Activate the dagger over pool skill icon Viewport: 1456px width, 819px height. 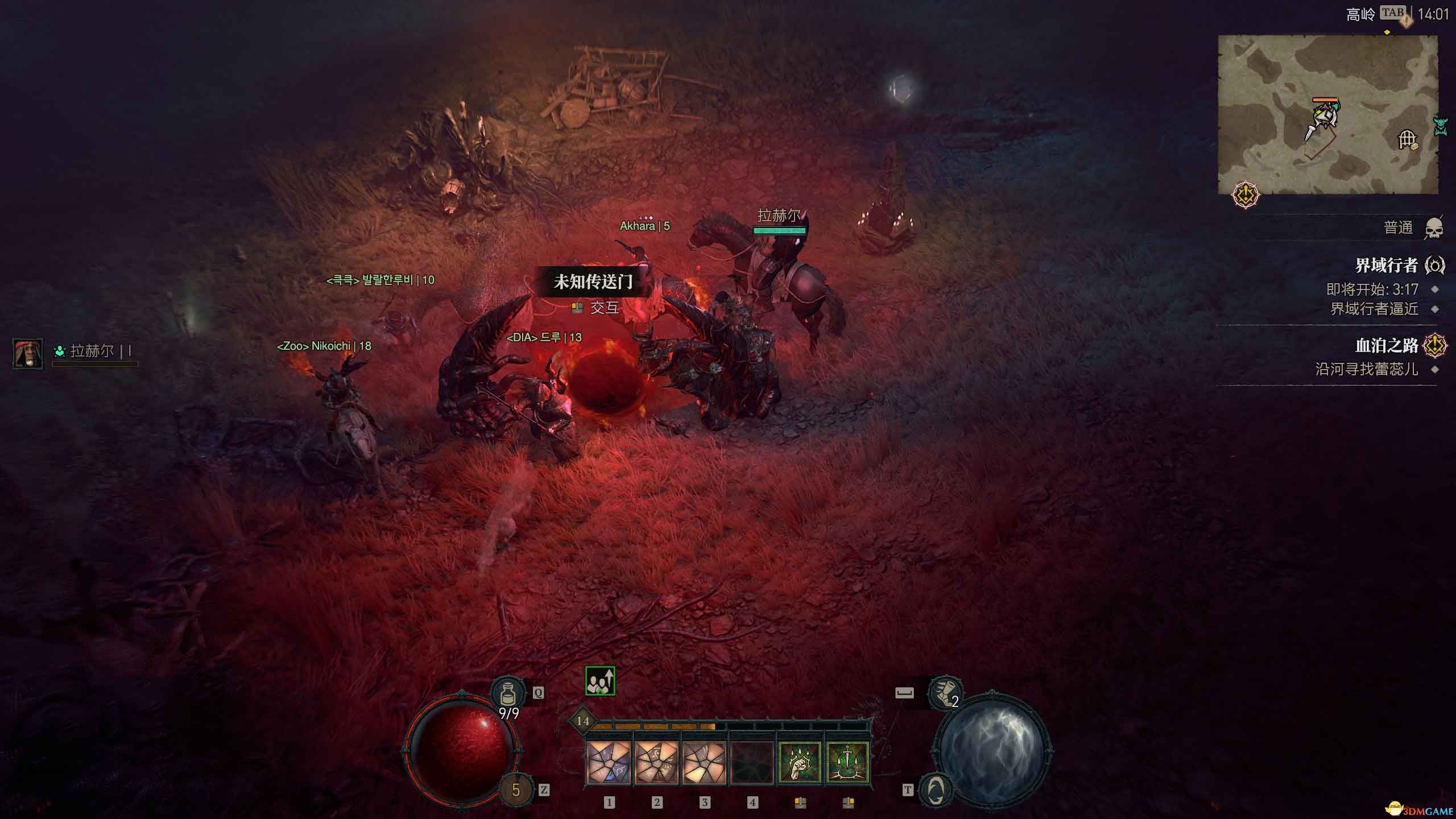click(847, 763)
